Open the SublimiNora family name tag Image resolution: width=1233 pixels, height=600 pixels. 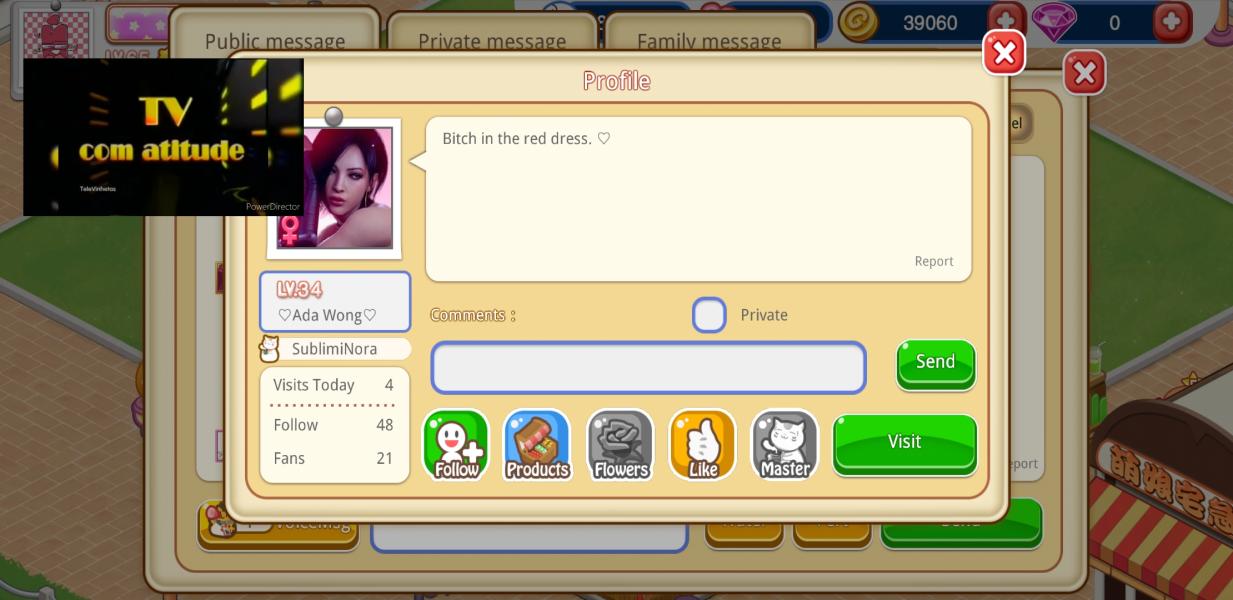(x=334, y=349)
